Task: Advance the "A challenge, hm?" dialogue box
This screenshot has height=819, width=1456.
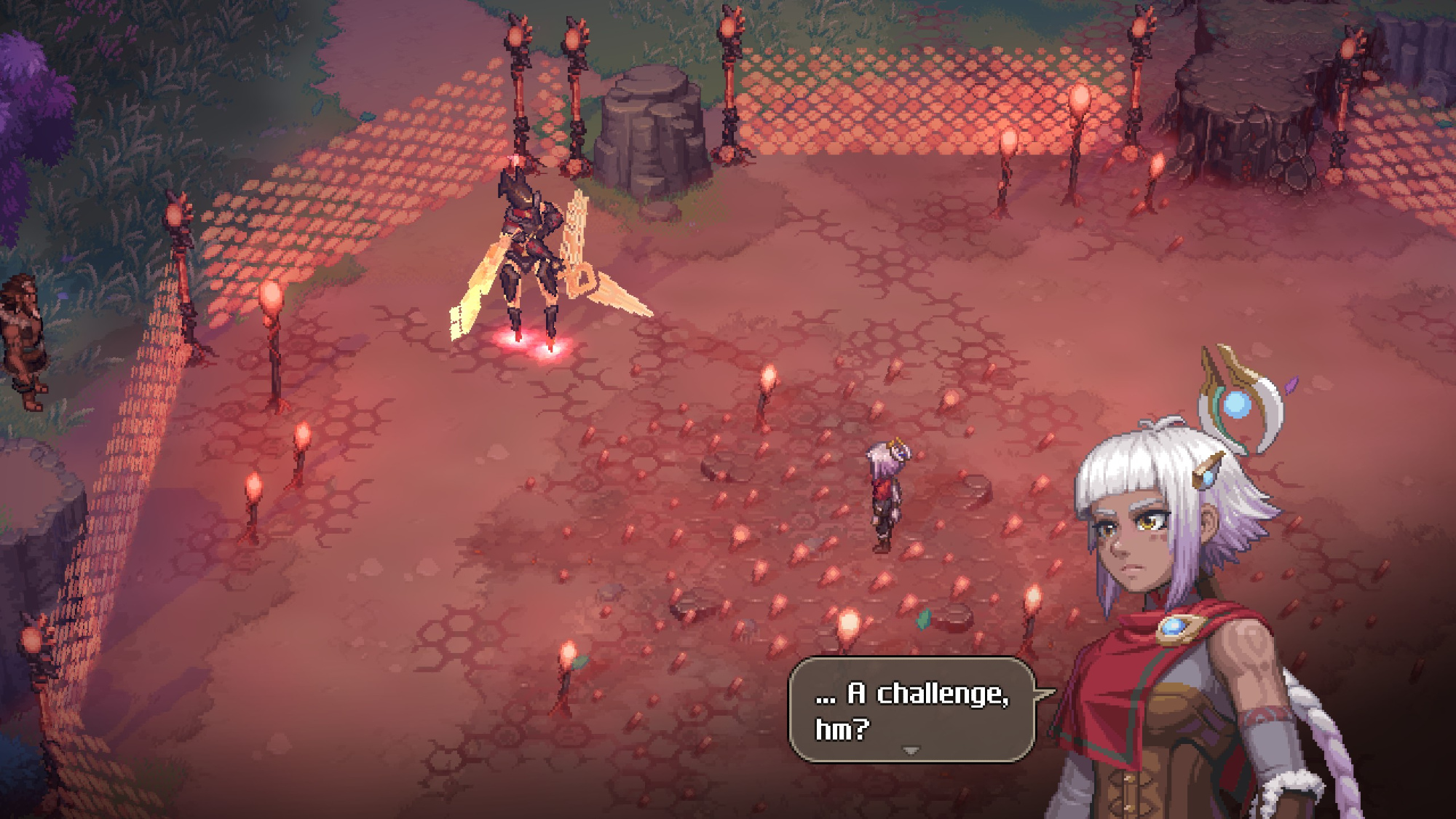Action: pyautogui.click(x=911, y=709)
